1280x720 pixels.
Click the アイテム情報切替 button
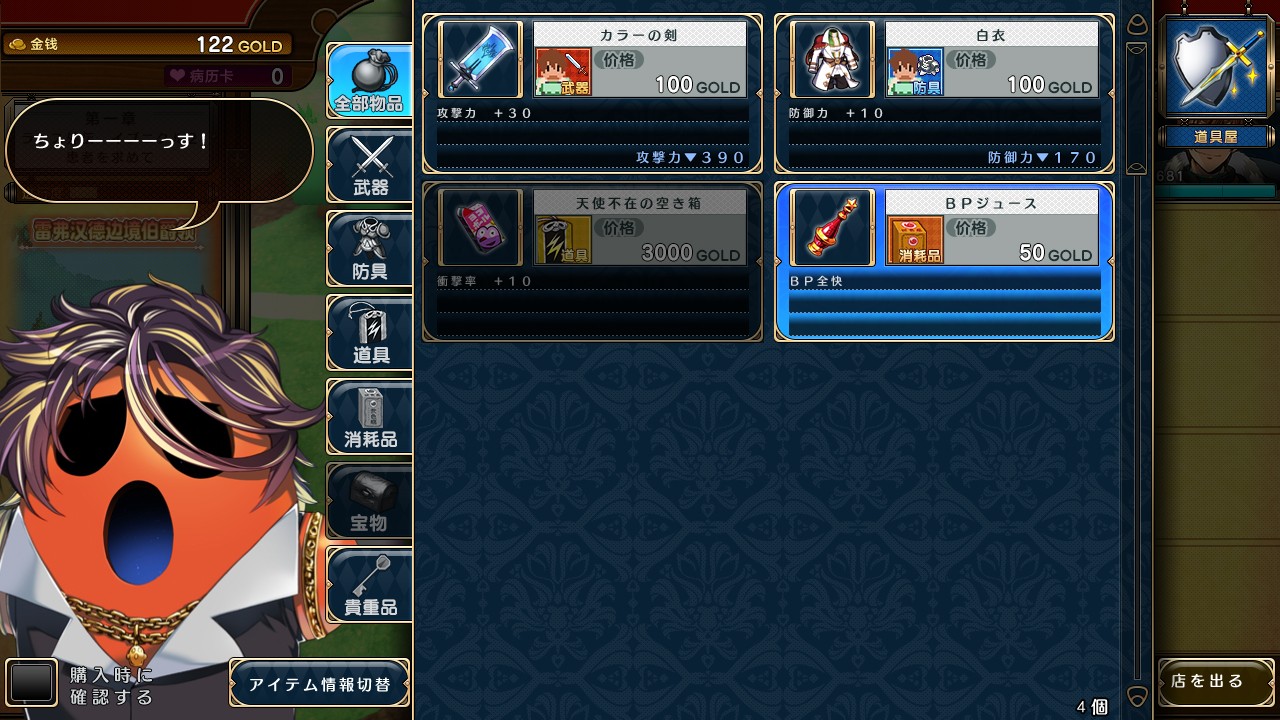320,684
